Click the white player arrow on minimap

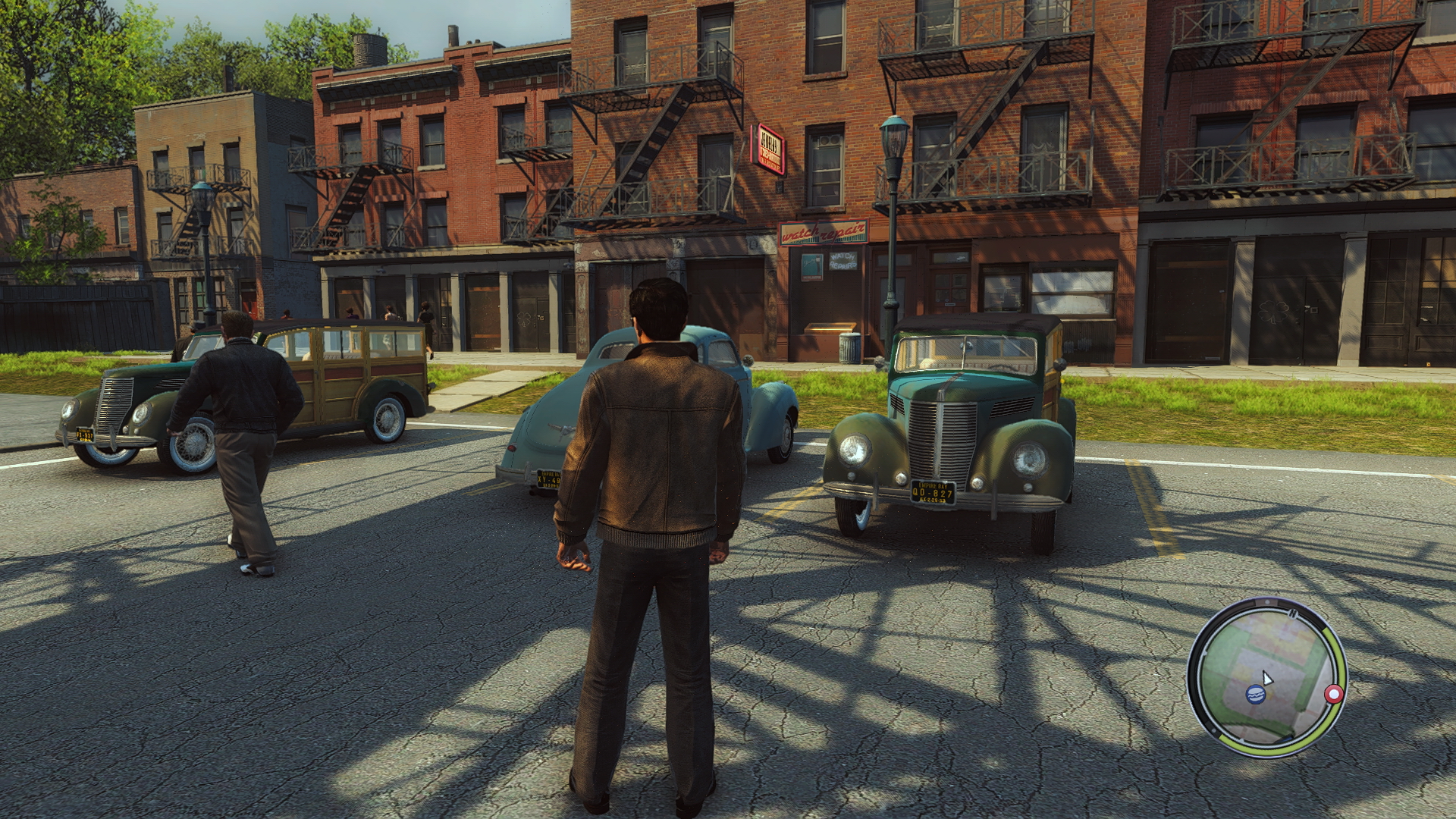click(1266, 678)
